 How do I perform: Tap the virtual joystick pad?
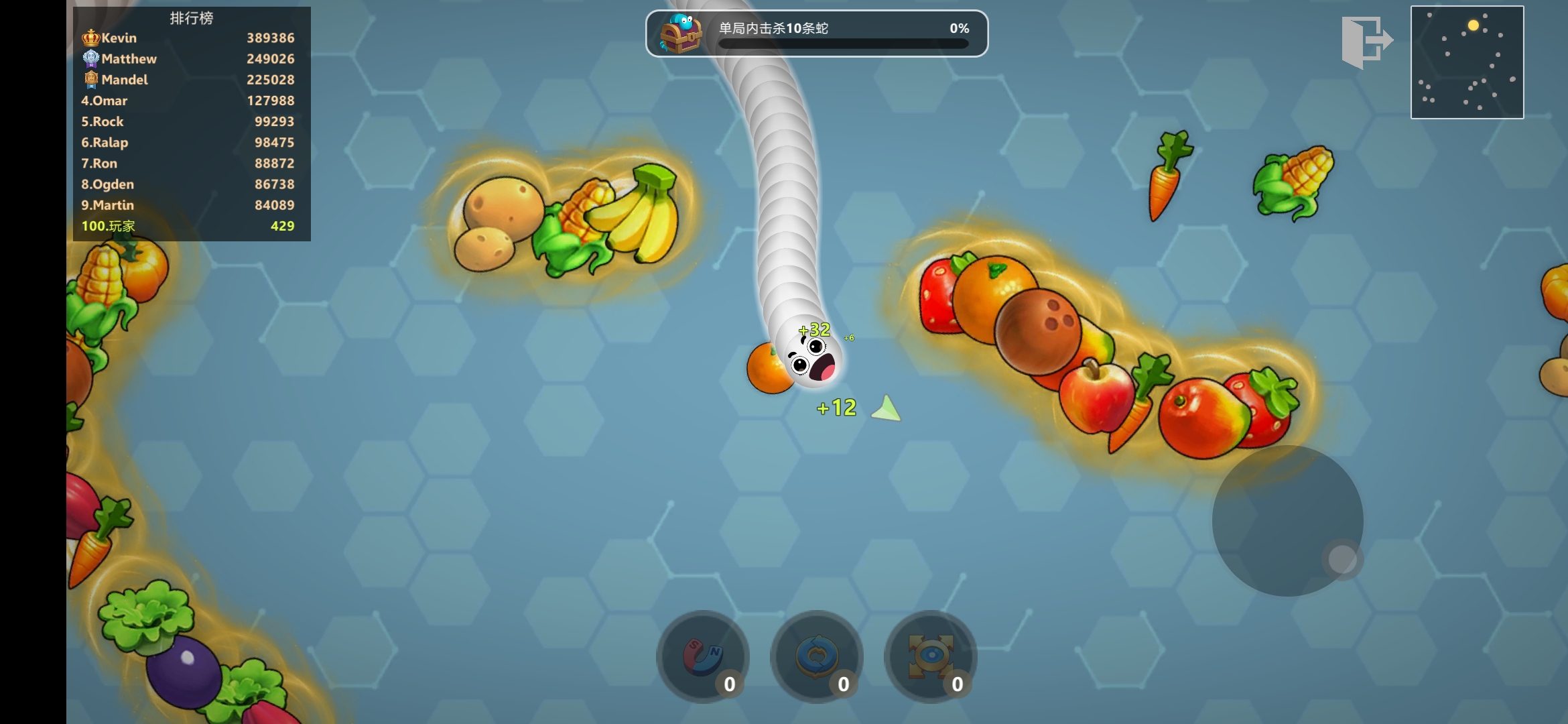1287,521
